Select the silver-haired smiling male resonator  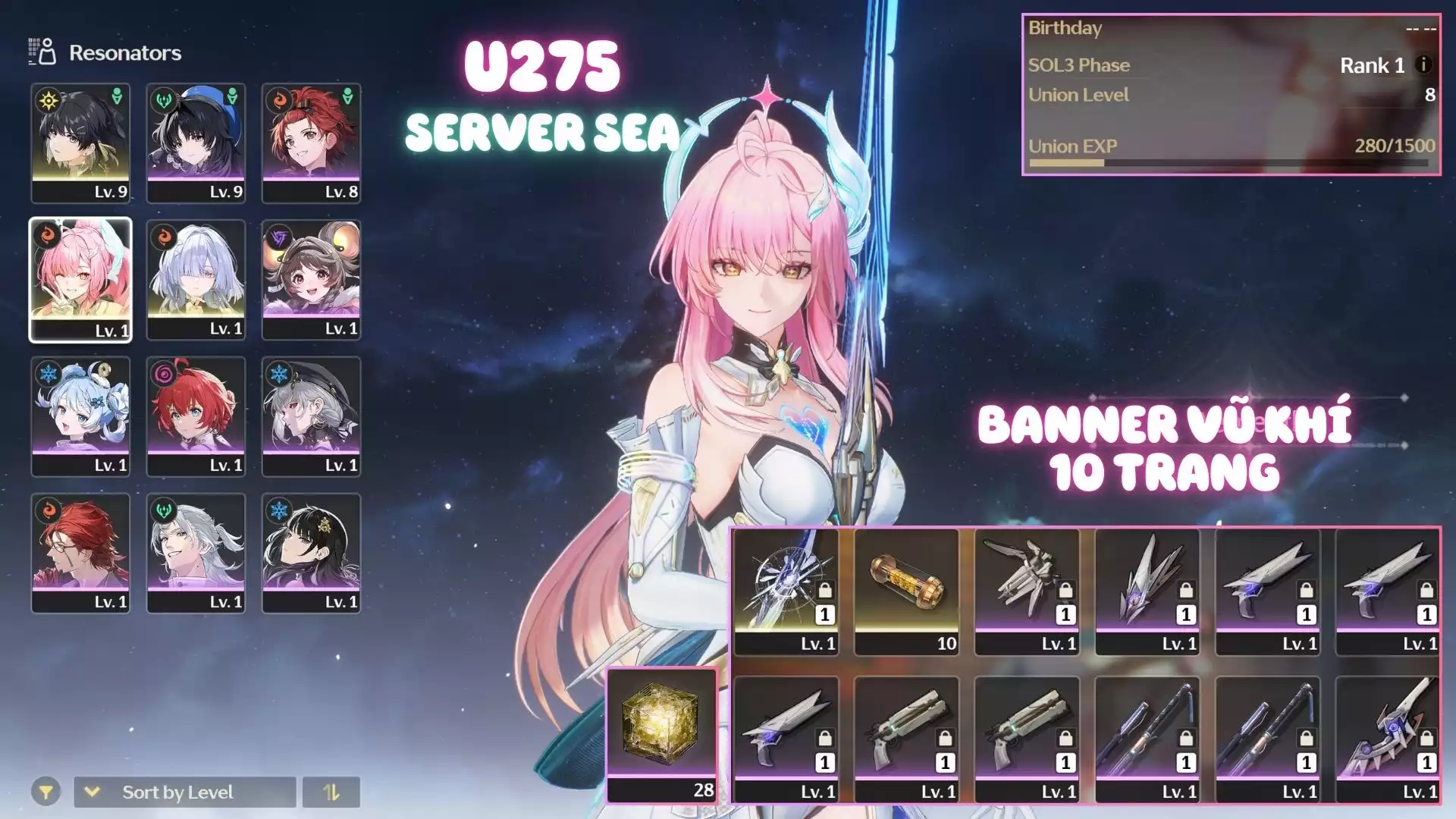(x=196, y=552)
